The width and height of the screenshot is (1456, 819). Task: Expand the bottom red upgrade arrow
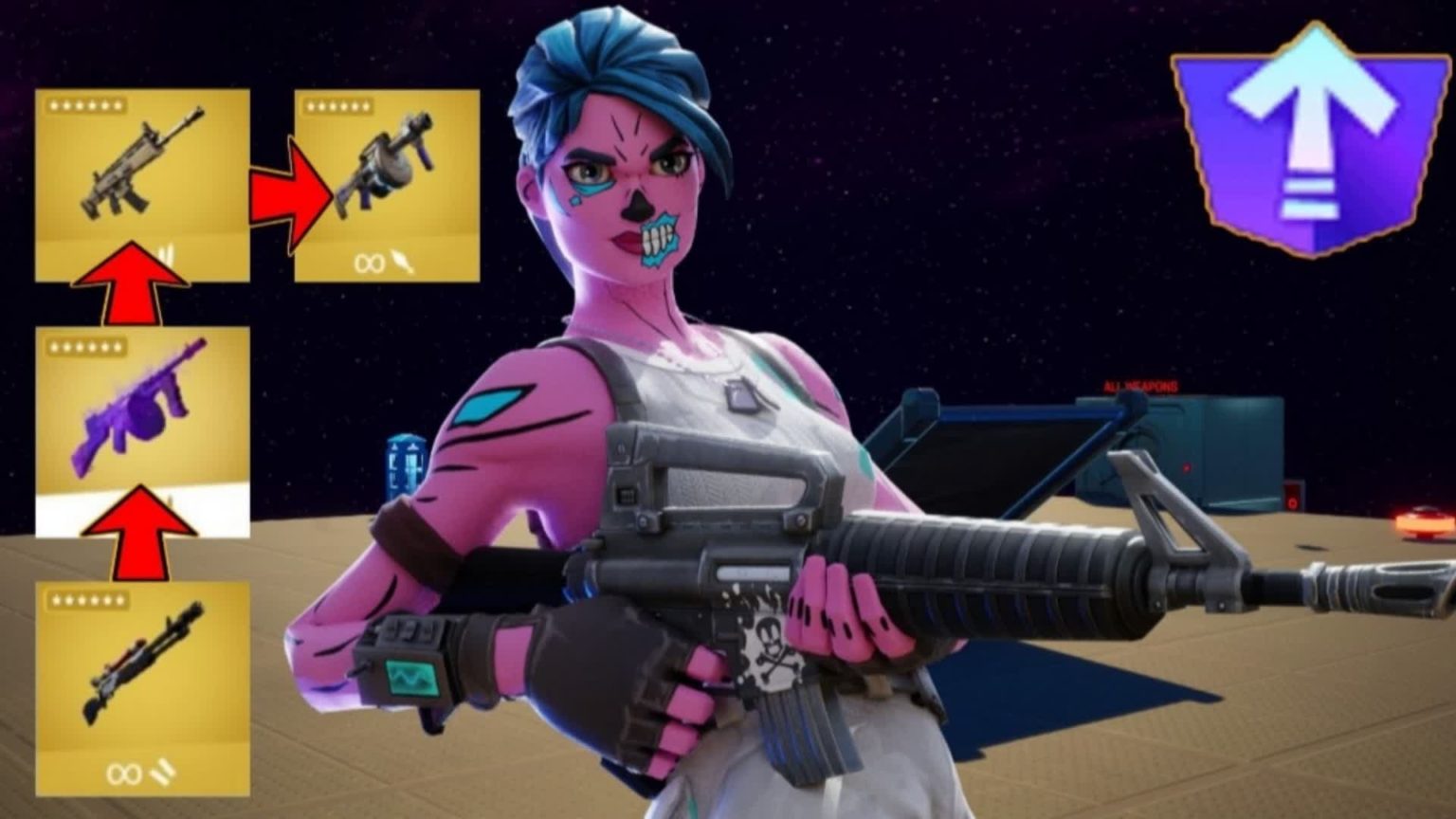[x=140, y=532]
